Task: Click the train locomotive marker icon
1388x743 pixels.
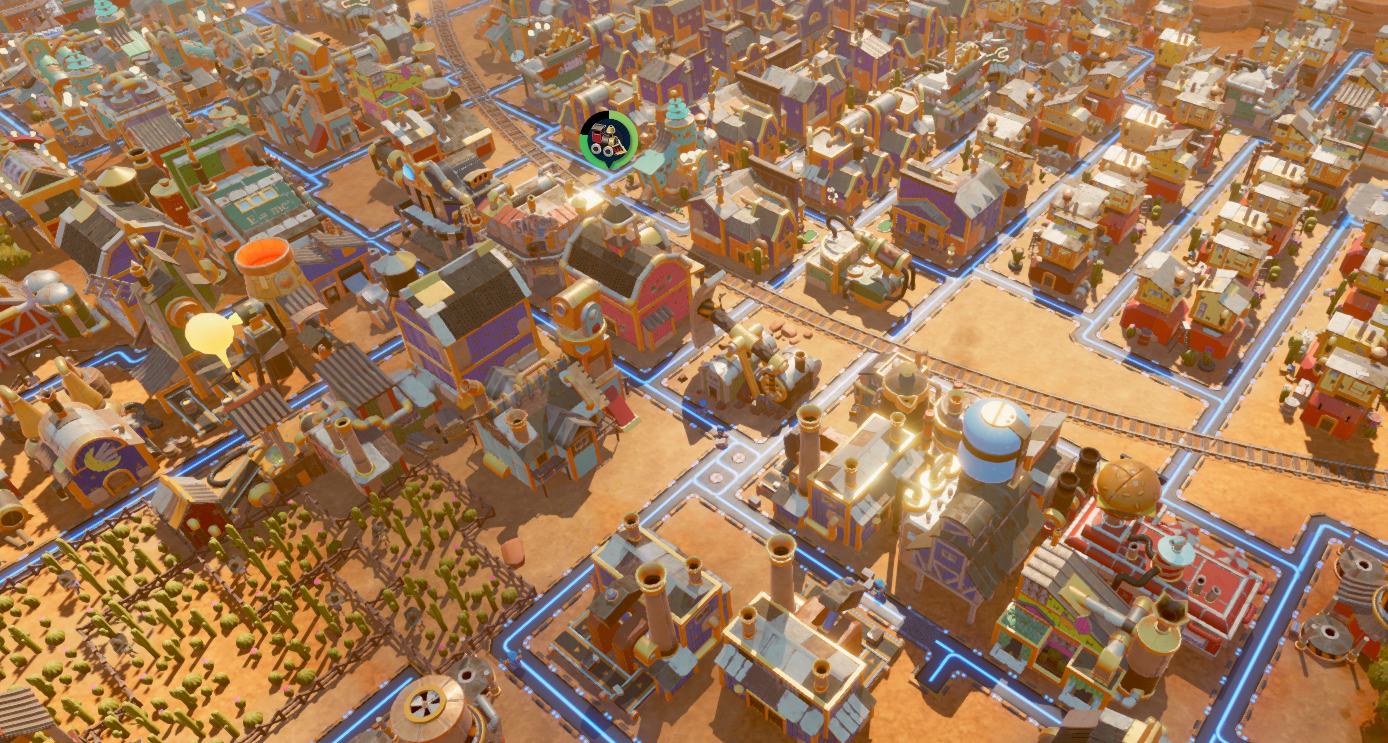Action: (608, 139)
